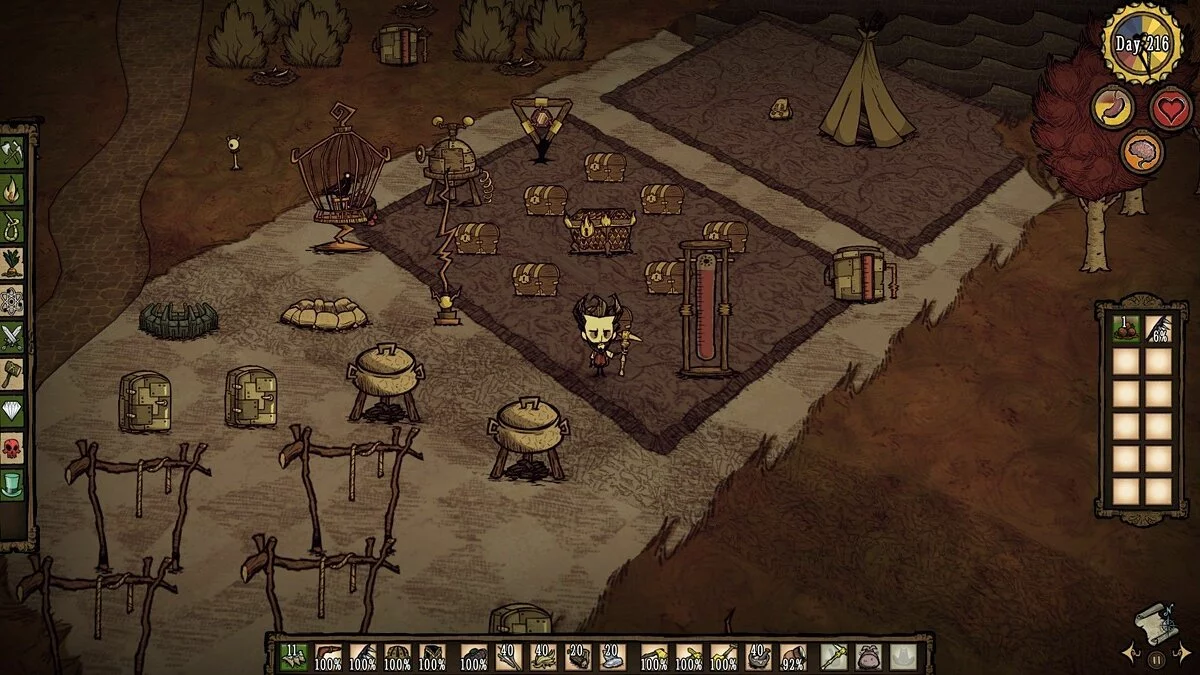Select the 92% durability inventory item
Viewport: 1200px width, 675px height.
pyautogui.click(x=793, y=657)
